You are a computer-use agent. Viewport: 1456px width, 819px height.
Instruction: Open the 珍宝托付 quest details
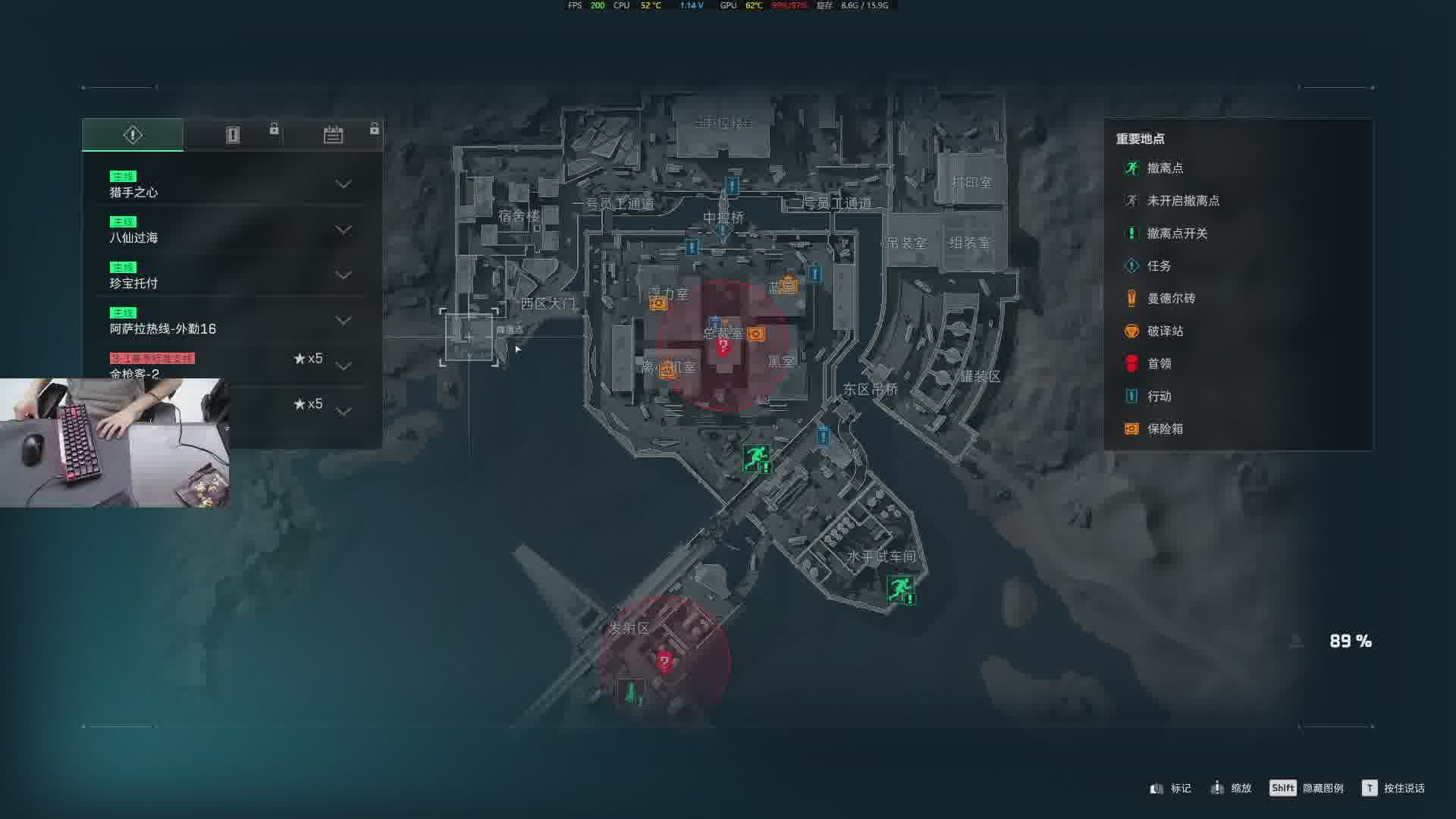(x=343, y=275)
